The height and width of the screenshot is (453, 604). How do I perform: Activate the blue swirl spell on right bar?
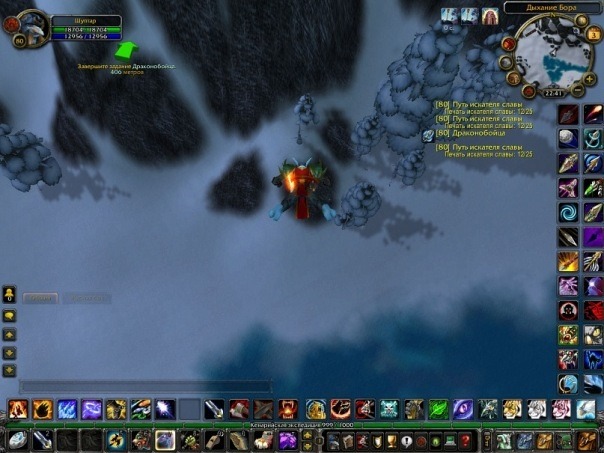click(x=567, y=212)
